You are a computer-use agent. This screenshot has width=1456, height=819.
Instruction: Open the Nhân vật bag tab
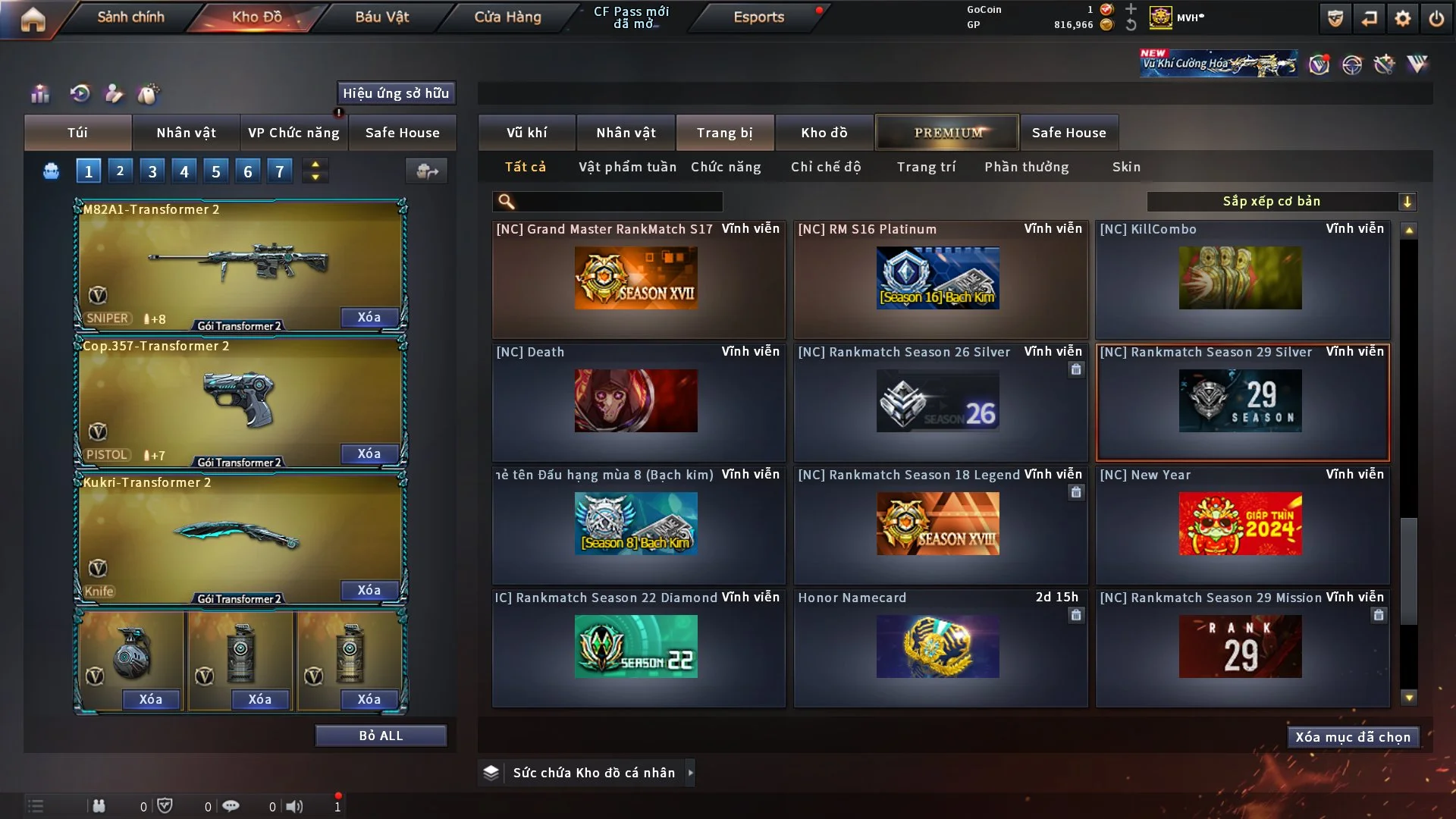(186, 133)
